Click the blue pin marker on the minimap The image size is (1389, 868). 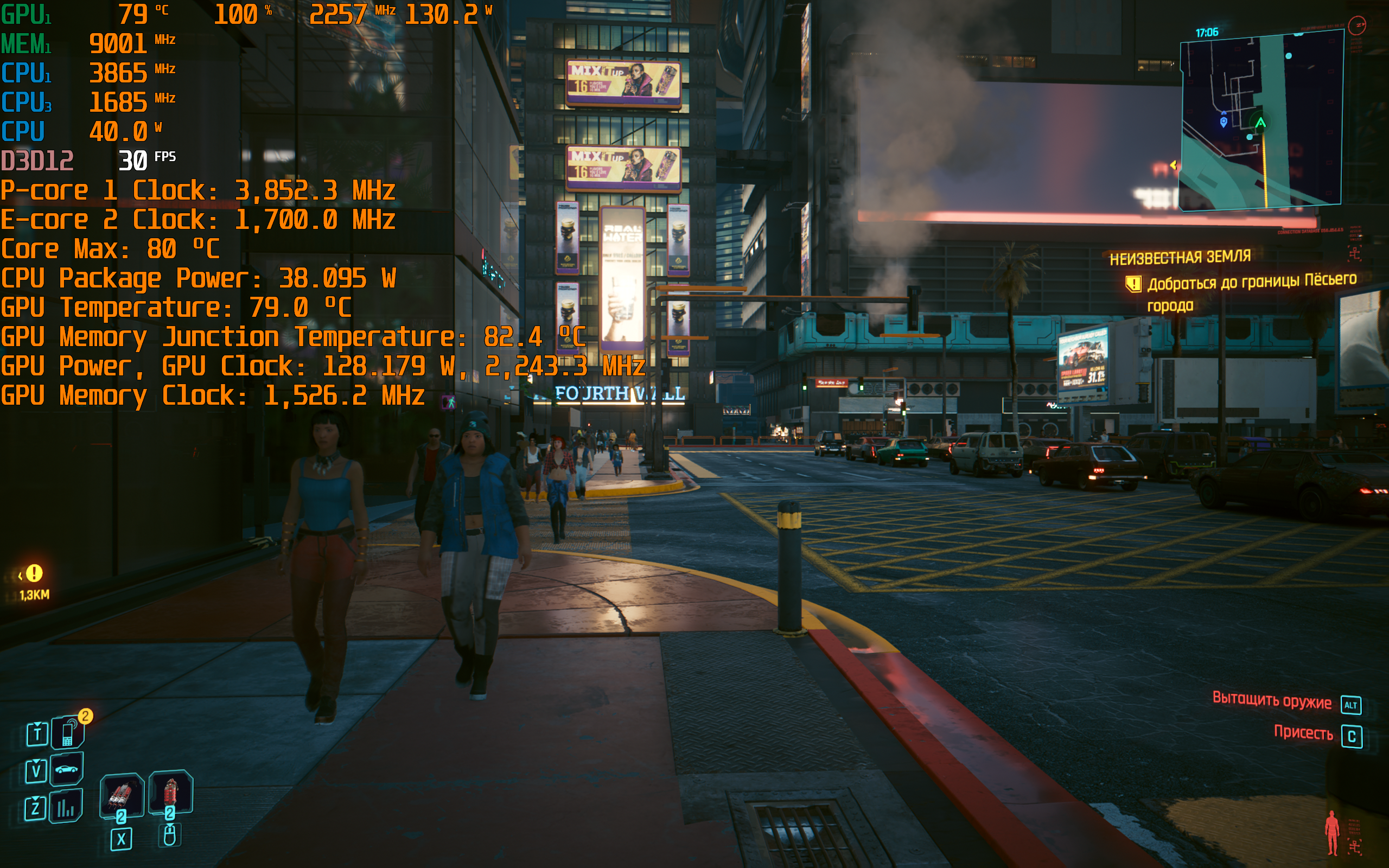[x=1223, y=122]
